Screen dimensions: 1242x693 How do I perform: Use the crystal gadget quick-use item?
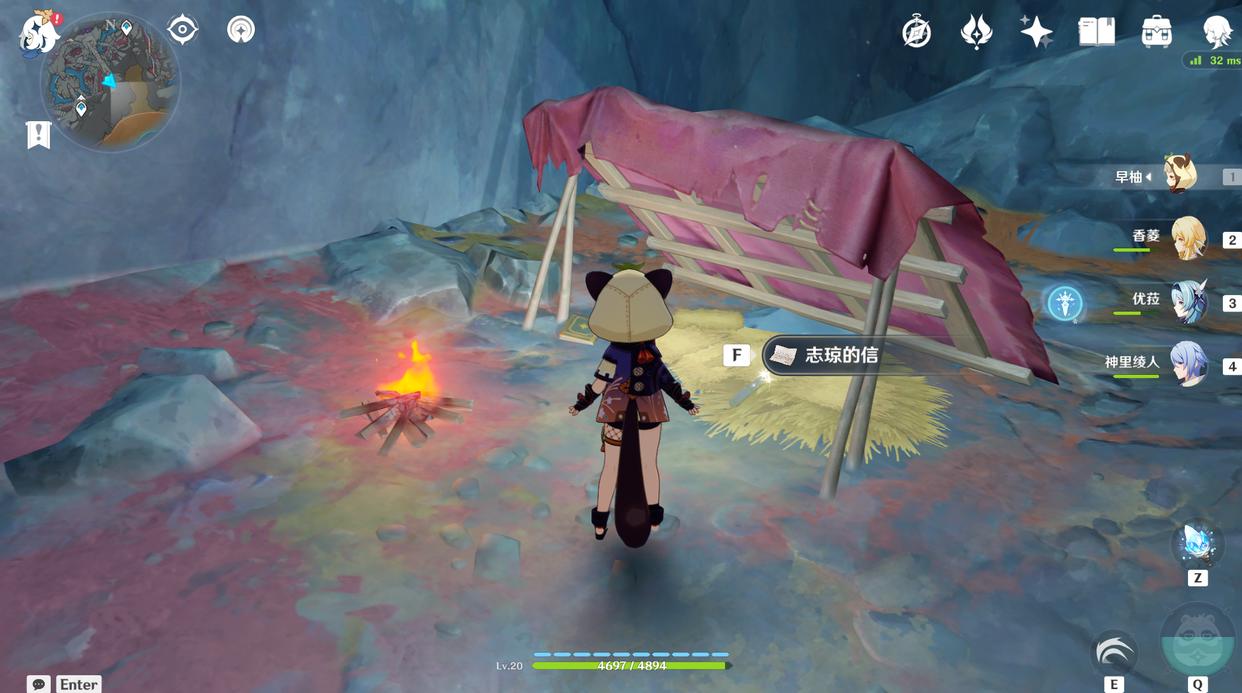point(1197,546)
